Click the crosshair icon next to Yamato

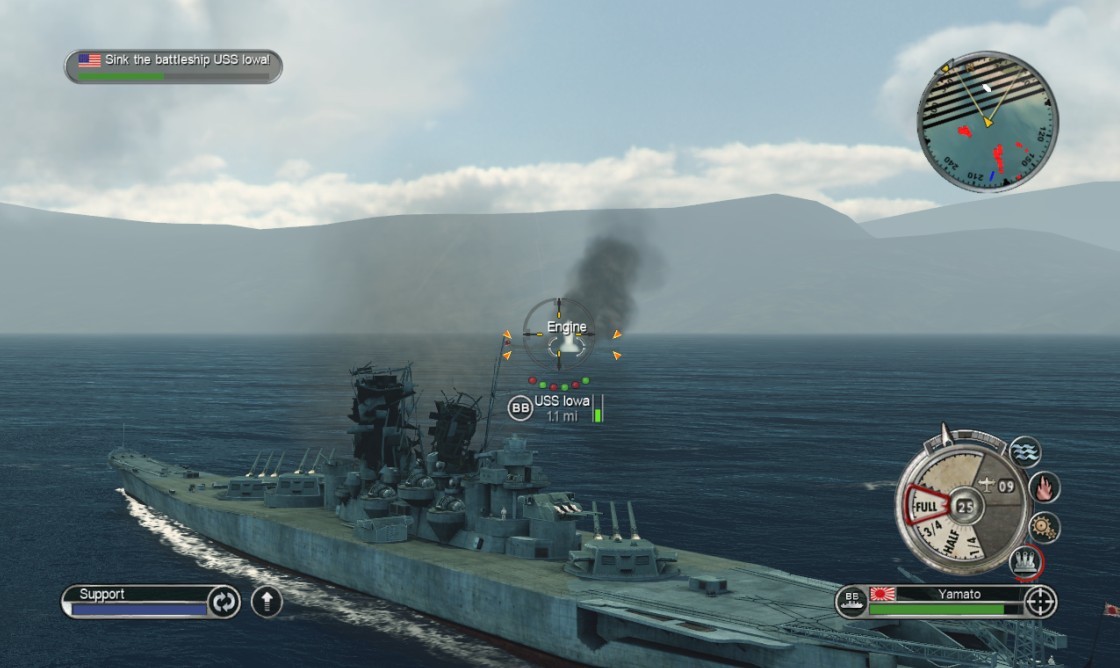point(1041,602)
